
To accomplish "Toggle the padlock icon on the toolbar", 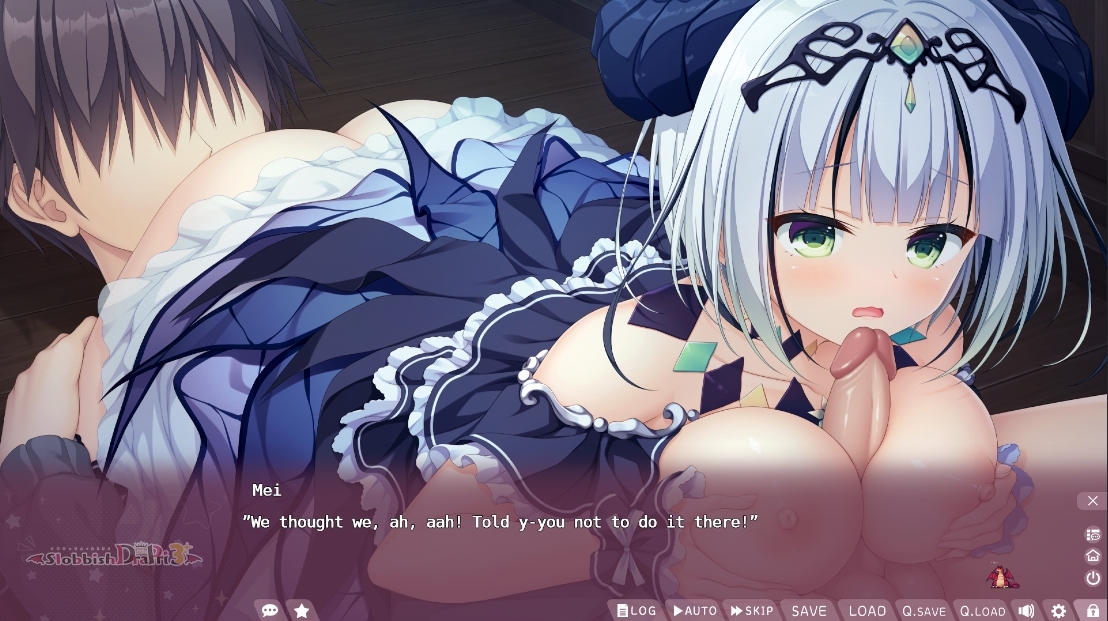I will tap(1093, 610).
